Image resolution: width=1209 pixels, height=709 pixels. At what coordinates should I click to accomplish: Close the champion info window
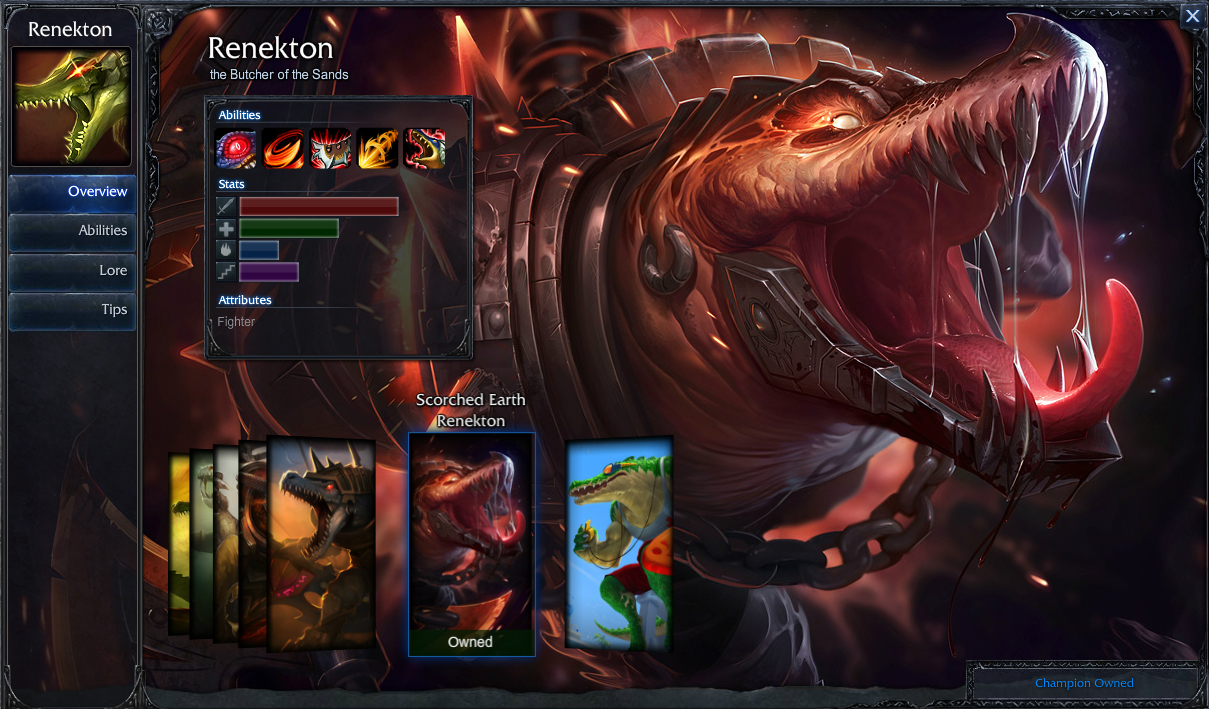pyautogui.click(x=1192, y=16)
